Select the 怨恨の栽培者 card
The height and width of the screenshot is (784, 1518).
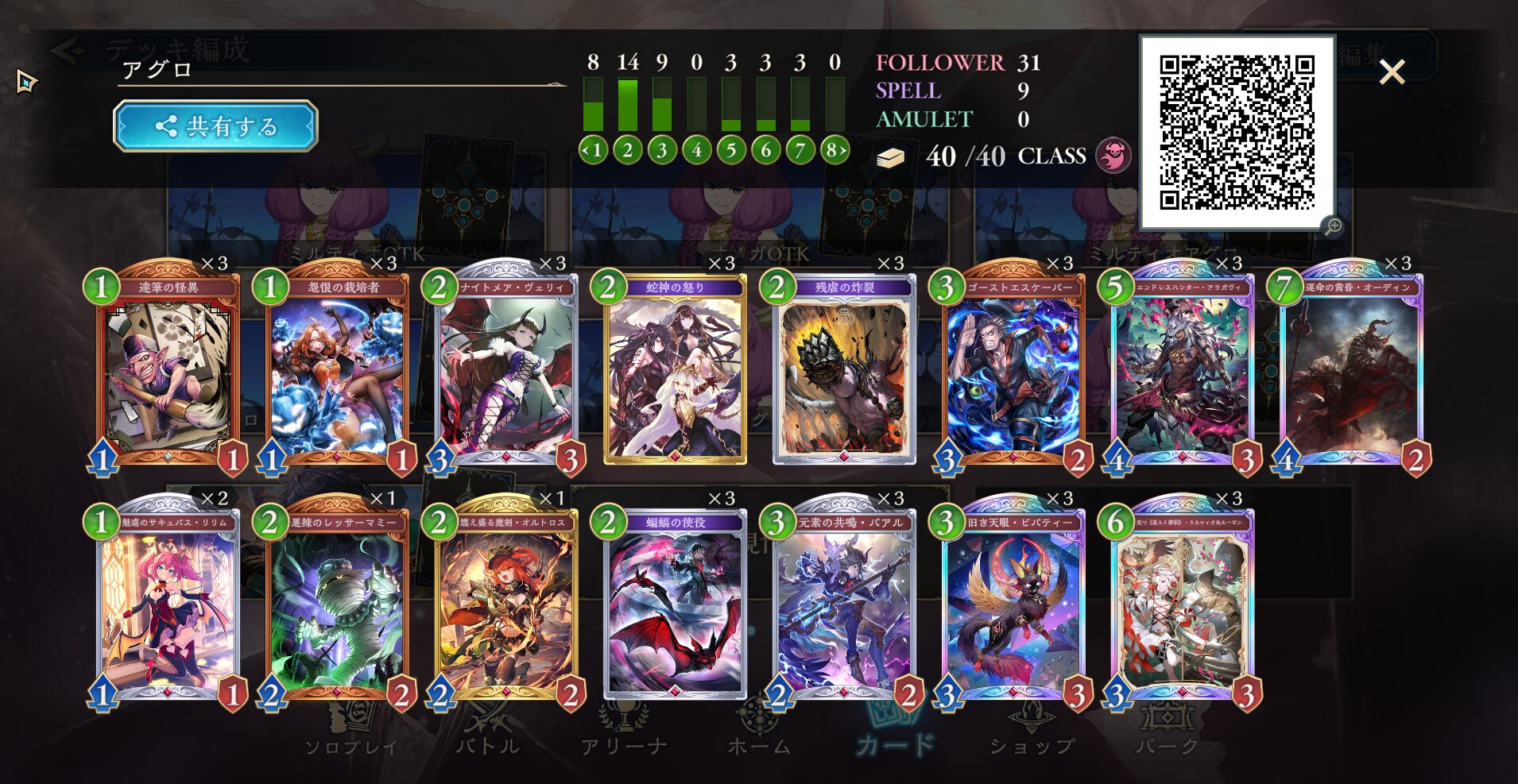click(337, 370)
